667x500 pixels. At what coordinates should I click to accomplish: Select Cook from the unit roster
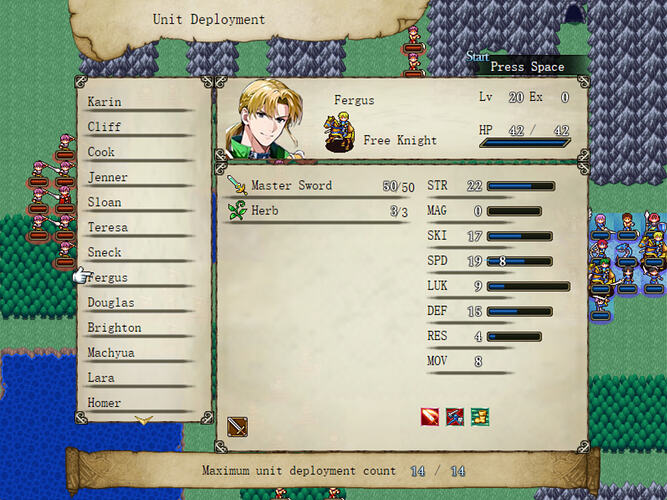[x=102, y=152]
